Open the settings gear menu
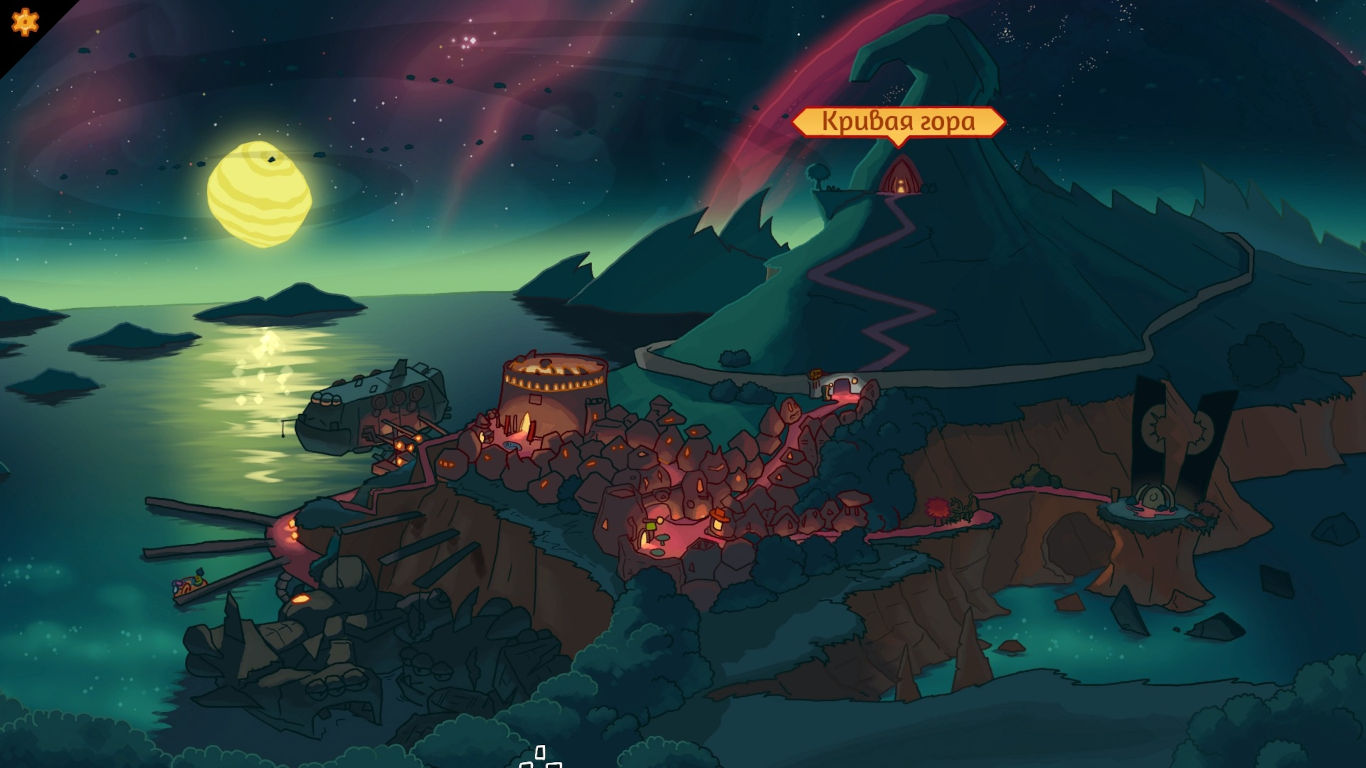1366x768 pixels. click(24, 22)
